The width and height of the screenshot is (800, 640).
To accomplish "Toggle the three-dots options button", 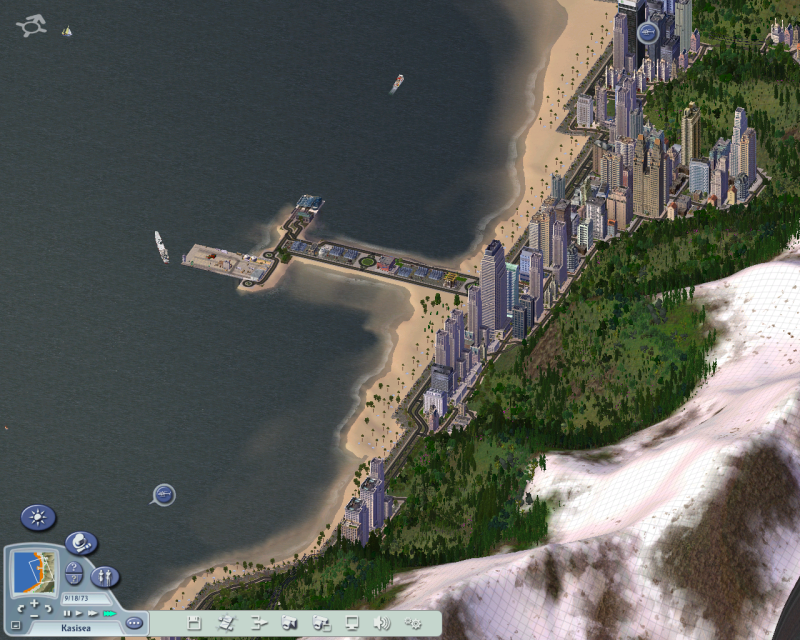I will click(x=134, y=623).
